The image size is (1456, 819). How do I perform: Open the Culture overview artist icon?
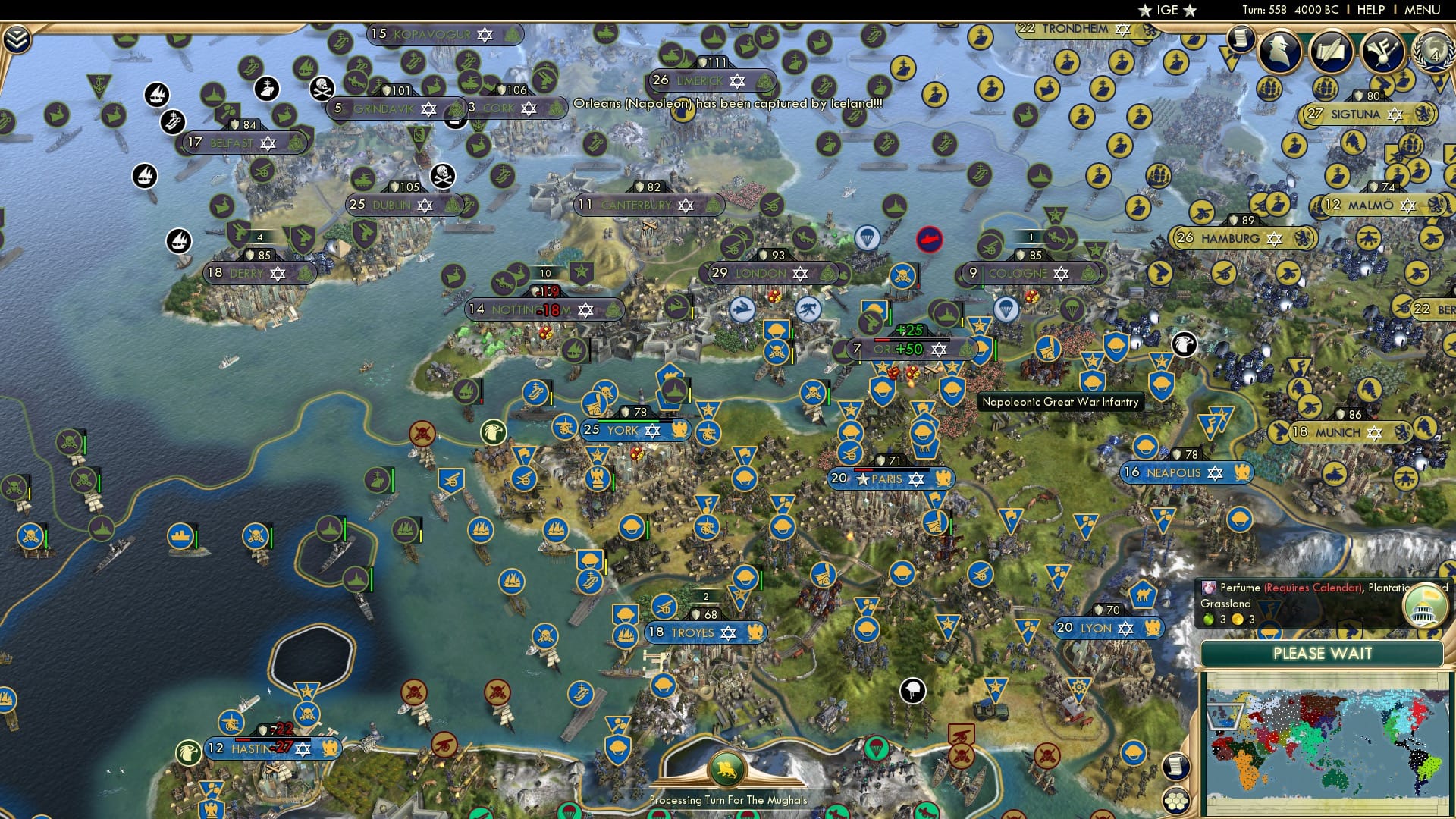(x=1382, y=51)
